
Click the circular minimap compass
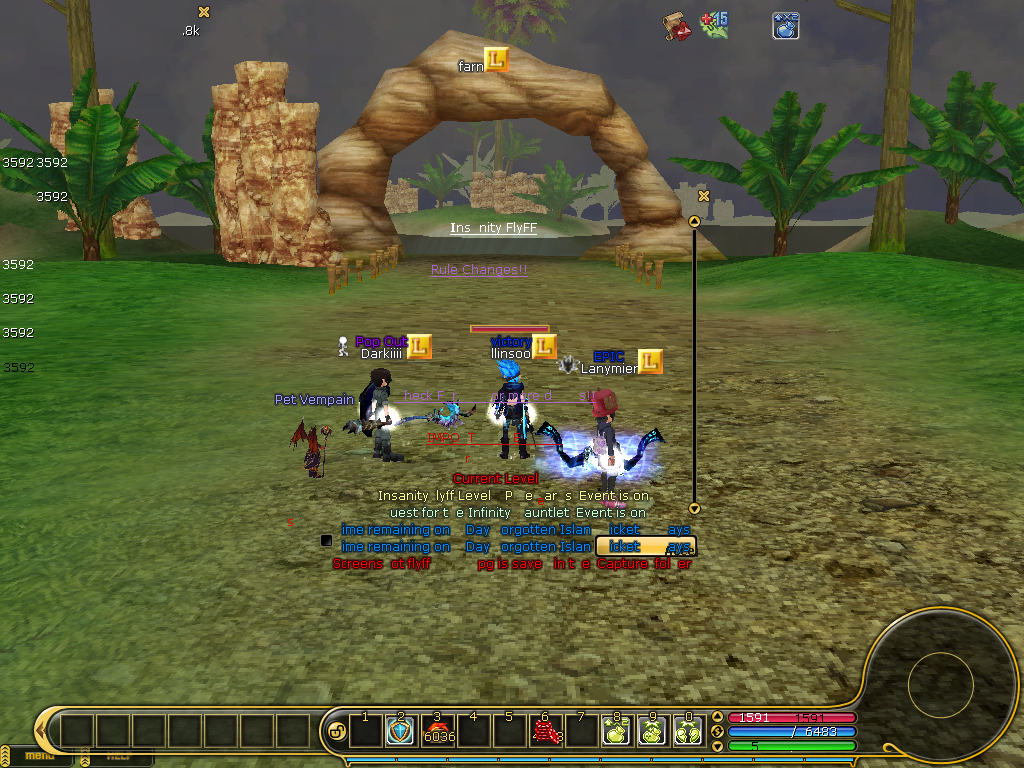tap(940, 686)
